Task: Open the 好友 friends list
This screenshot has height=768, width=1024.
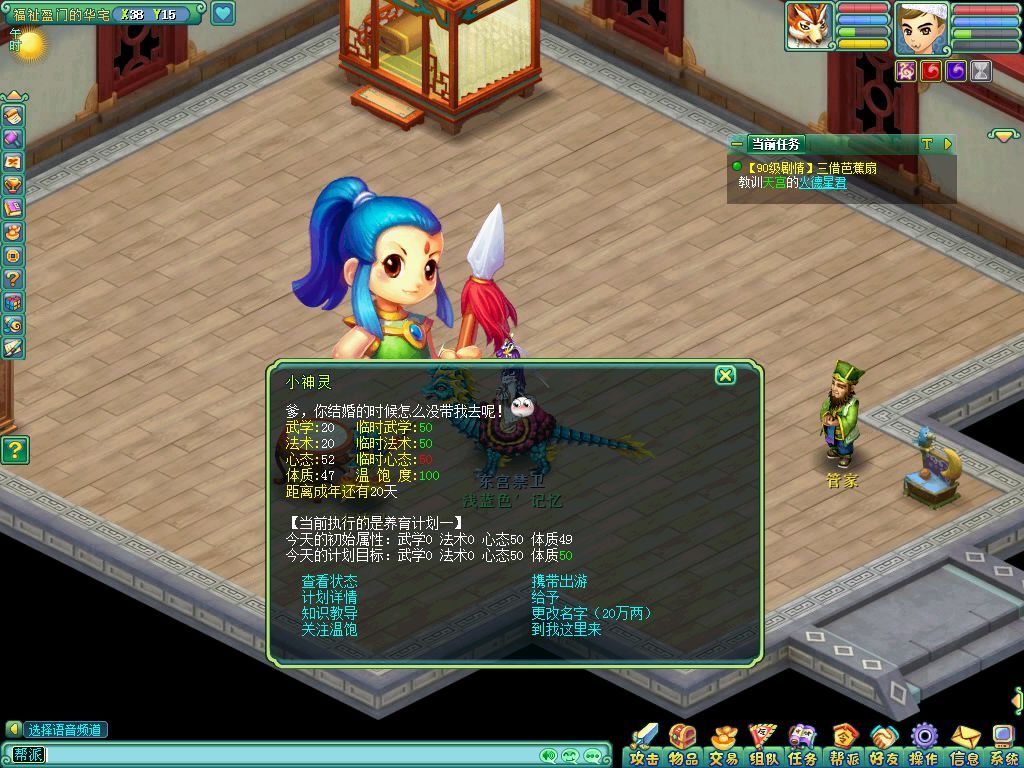Action: [884, 746]
